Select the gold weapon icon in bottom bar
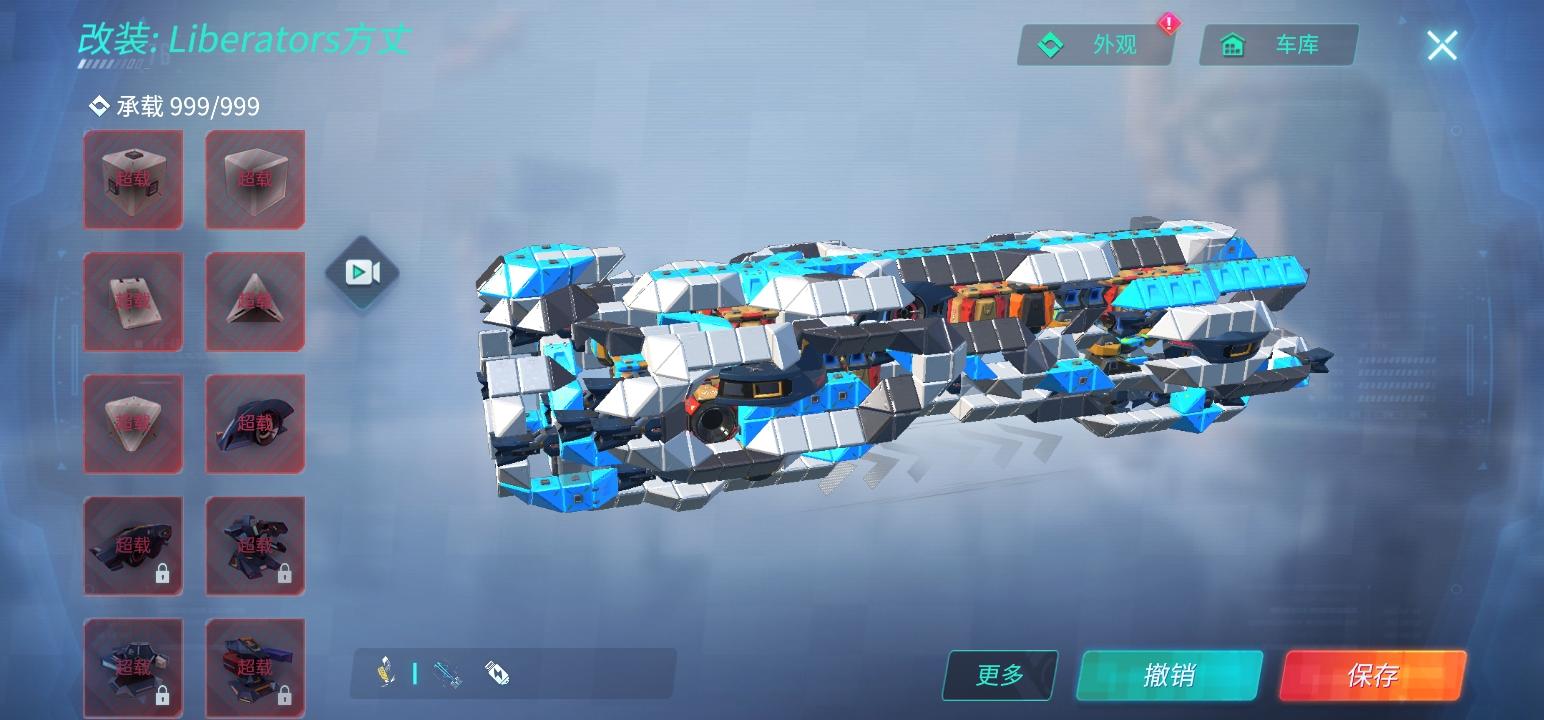The width and height of the screenshot is (1544, 720). pos(383,673)
